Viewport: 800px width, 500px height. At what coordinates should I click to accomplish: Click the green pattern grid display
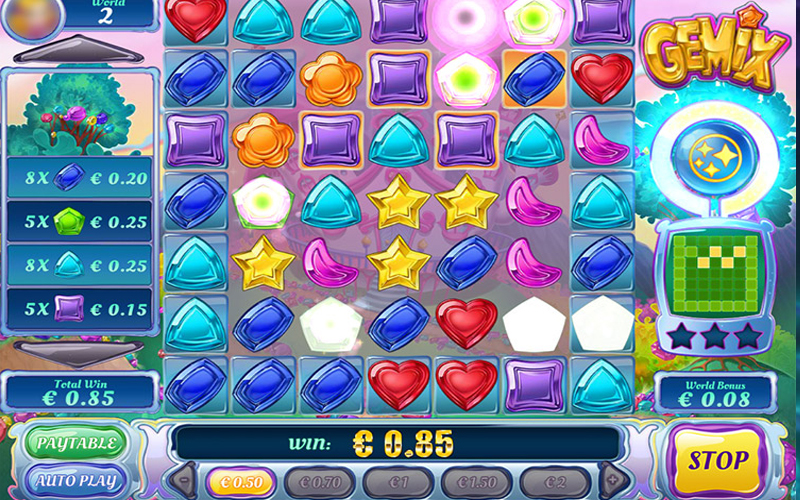coord(713,272)
